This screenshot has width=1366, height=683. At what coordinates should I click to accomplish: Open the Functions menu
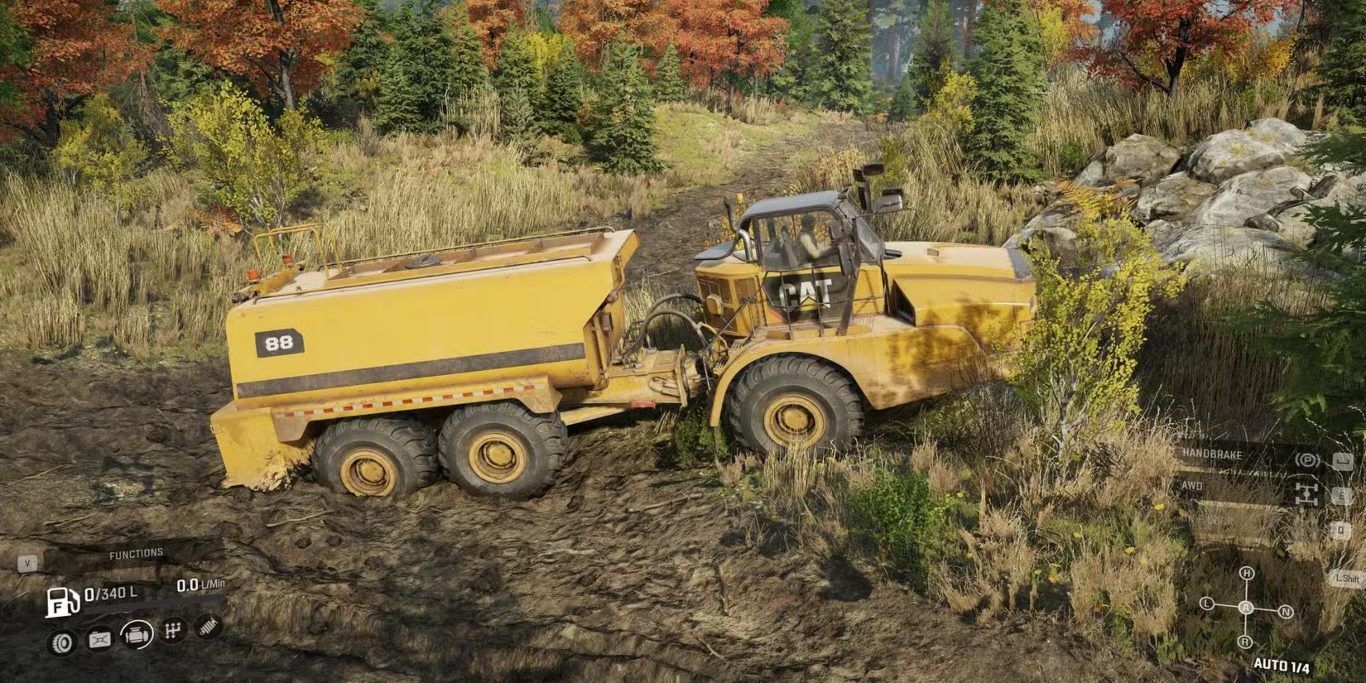click(x=136, y=554)
